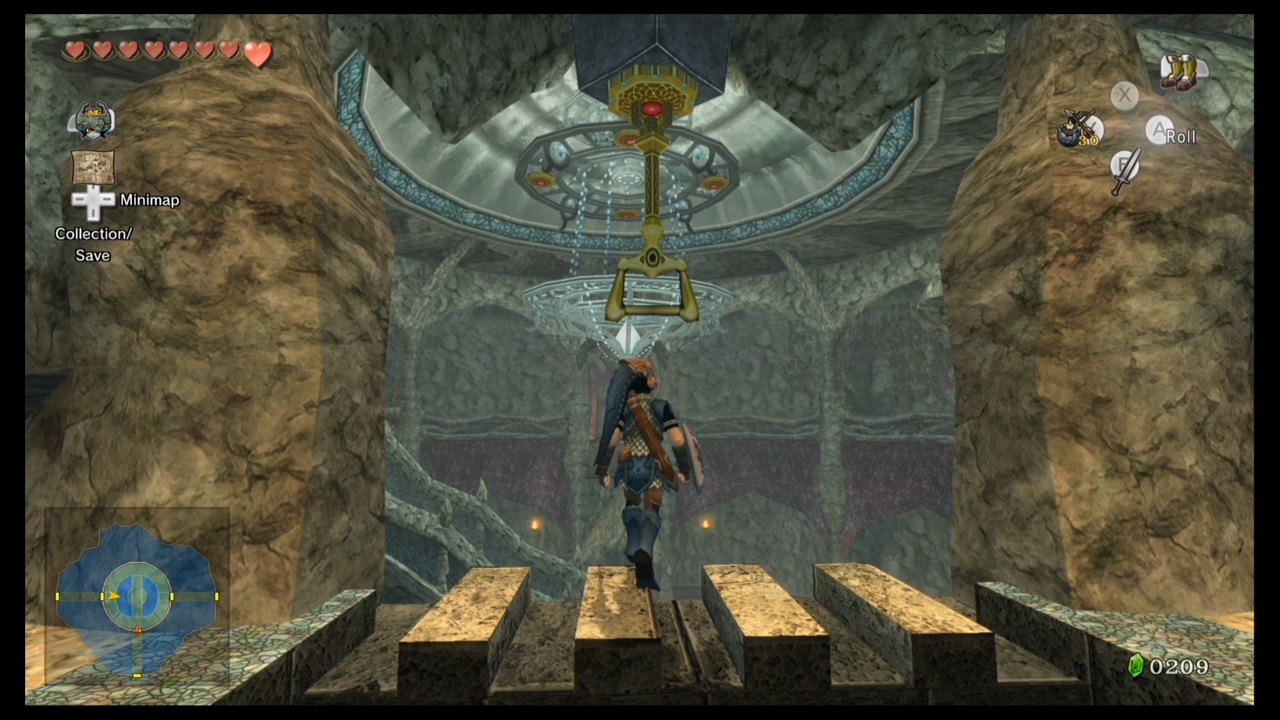Select the Minimap label

[x=149, y=200]
